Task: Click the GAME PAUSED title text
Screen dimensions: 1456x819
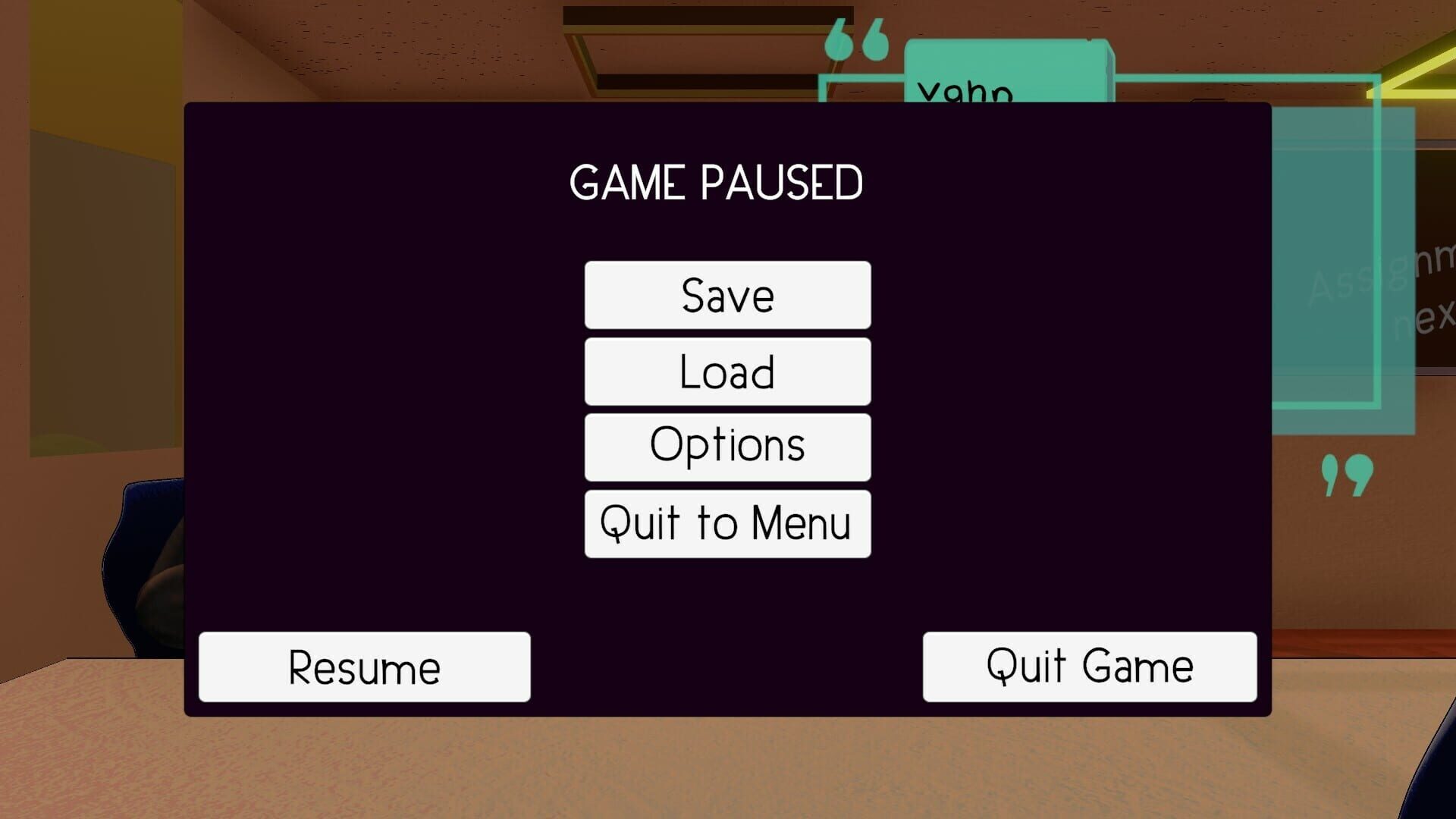Action: tap(717, 180)
